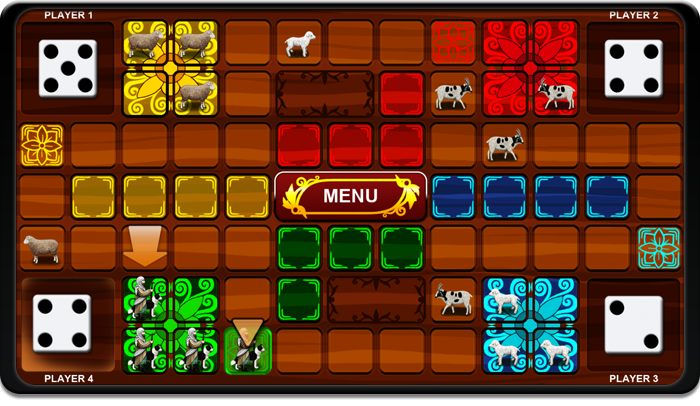Select the cow inside the red home base
This screenshot has height=406, width=700.
(556, 93)
